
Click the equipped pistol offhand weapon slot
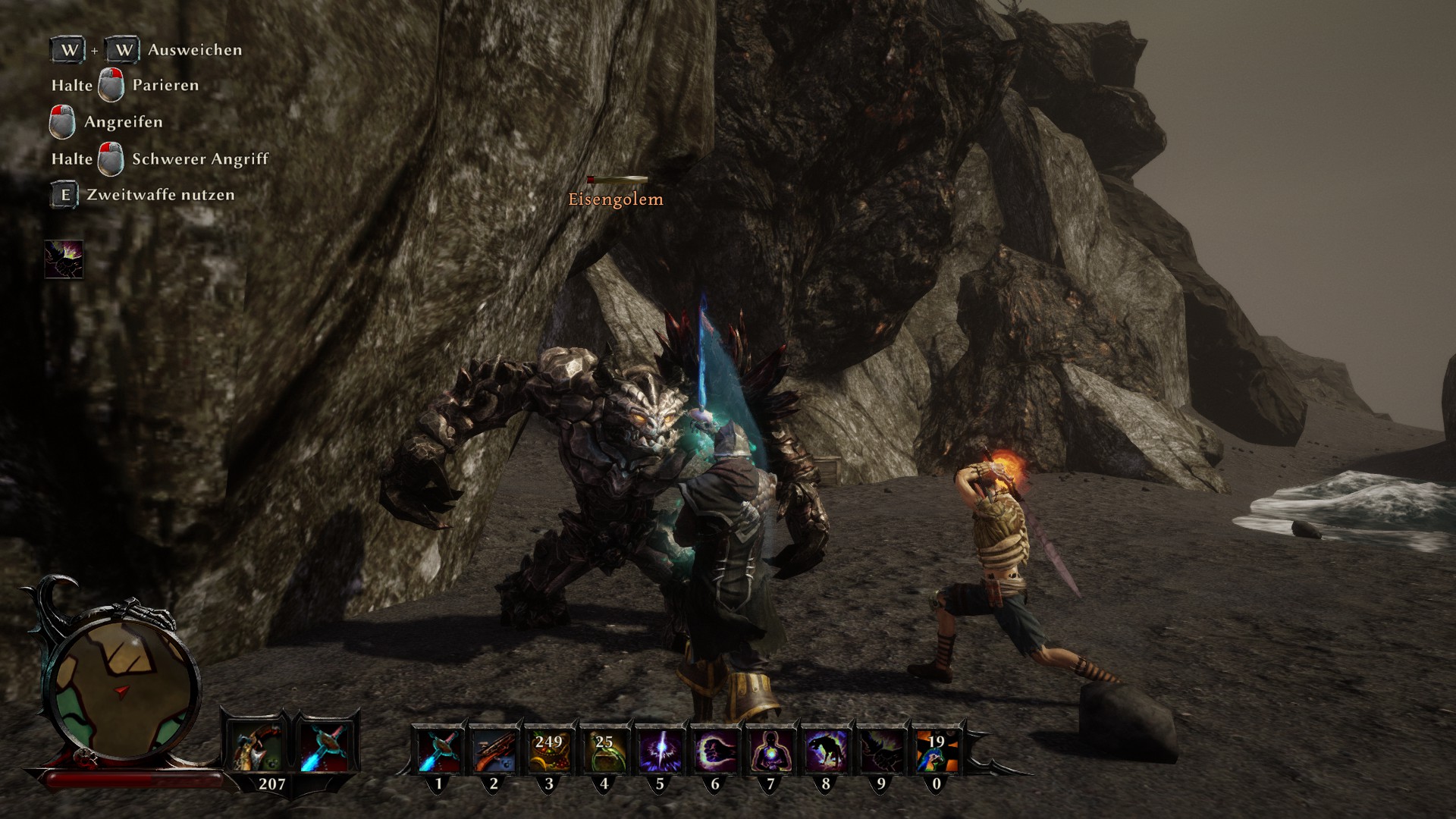click(x=254, y=746)
